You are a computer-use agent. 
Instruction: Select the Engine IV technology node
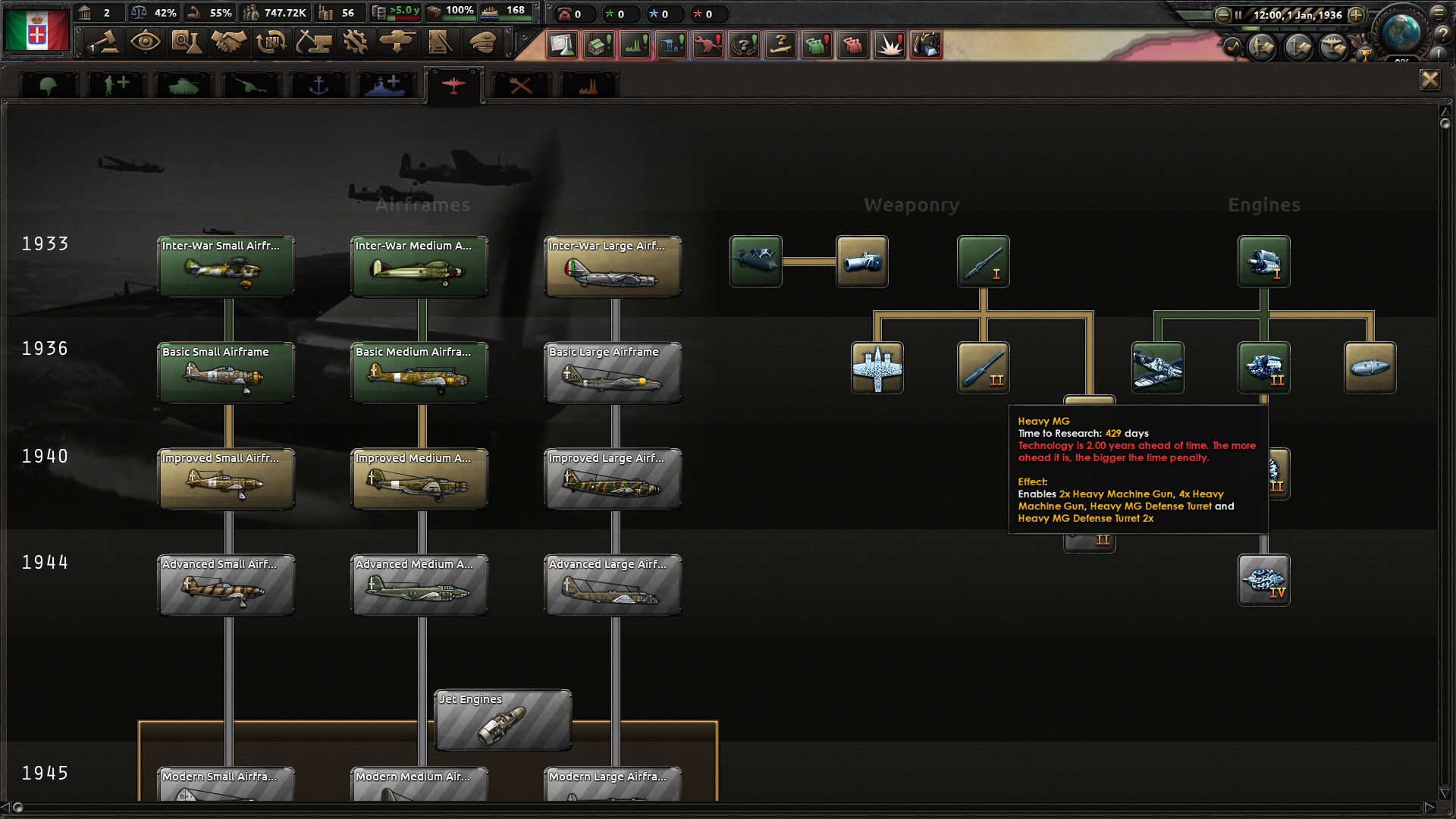(1263, 580)
